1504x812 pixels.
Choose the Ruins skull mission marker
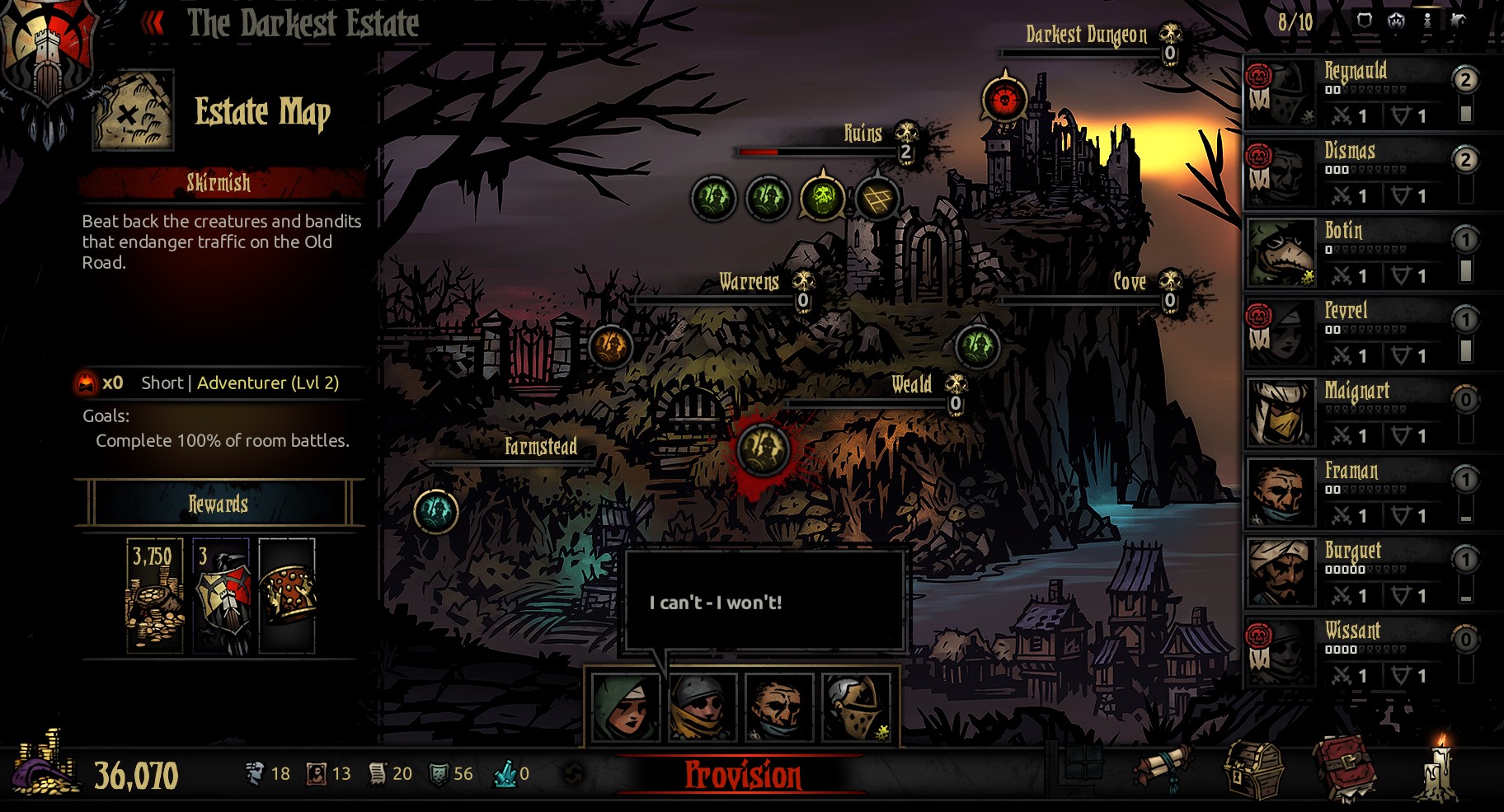pos(822,198)
